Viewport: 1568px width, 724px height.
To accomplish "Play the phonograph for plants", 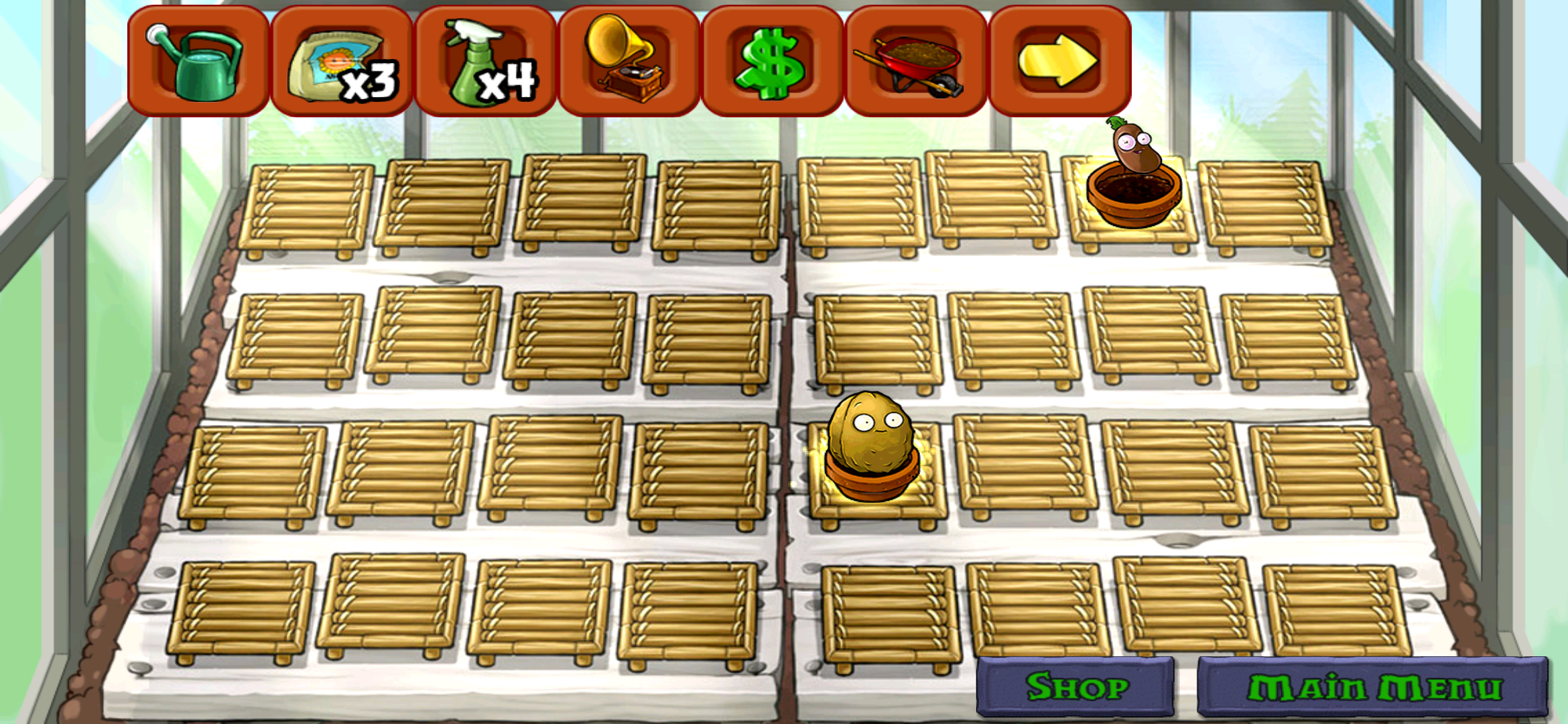I will 623,60.
